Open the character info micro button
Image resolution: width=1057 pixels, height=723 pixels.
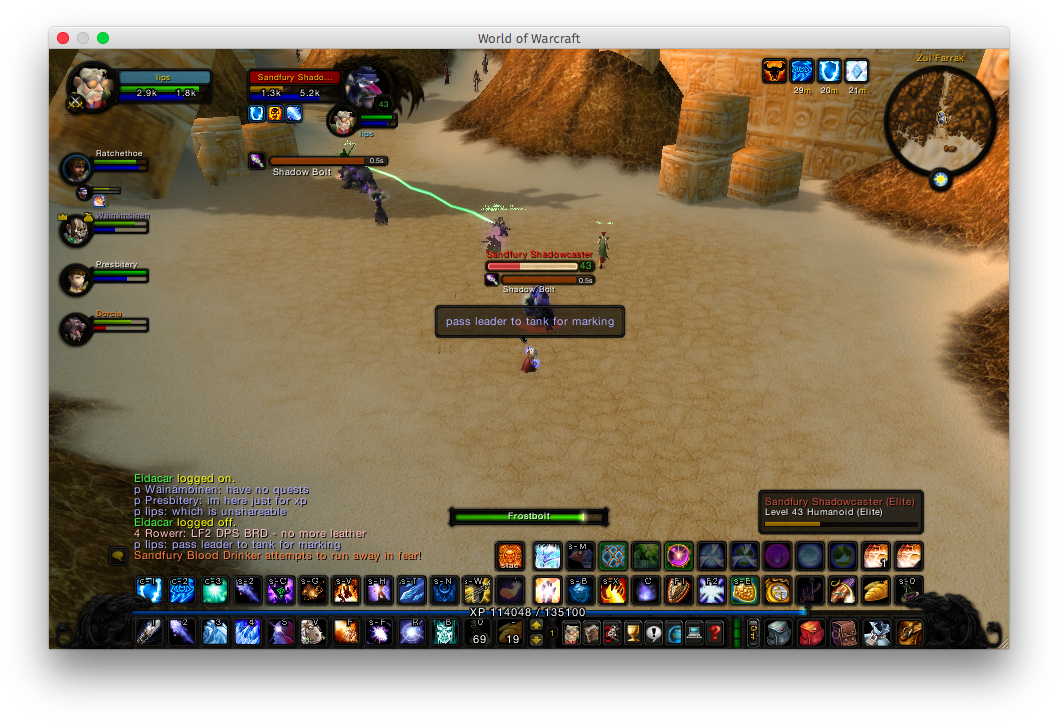571,632
